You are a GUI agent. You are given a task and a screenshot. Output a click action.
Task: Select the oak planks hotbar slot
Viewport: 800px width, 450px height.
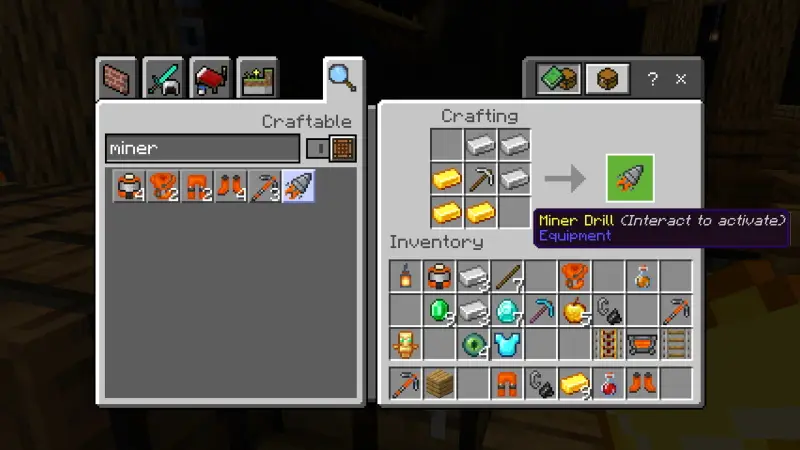click(x=439, y=383)
